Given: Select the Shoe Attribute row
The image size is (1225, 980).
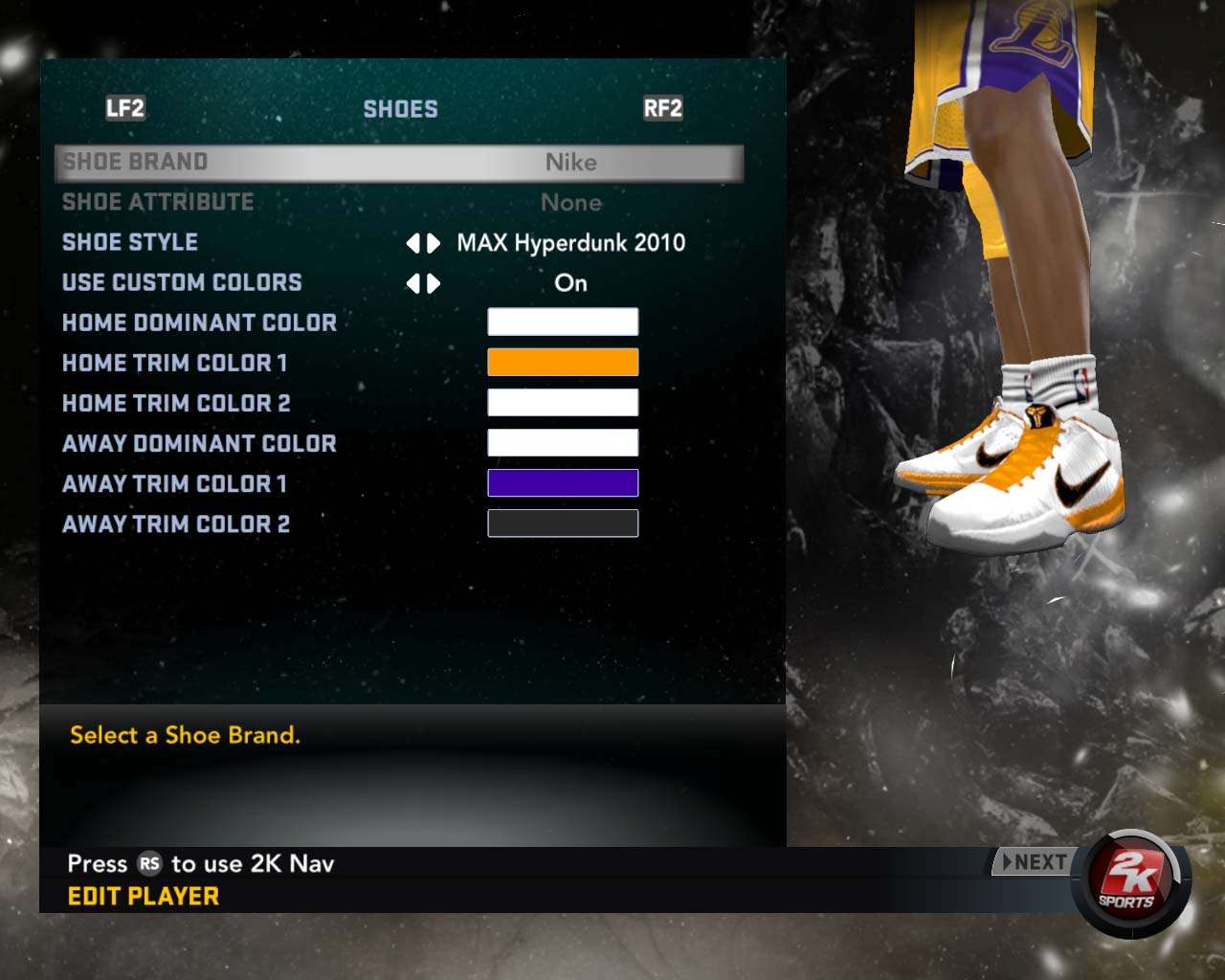Looking at the screenshot, I should click(398, 203).
